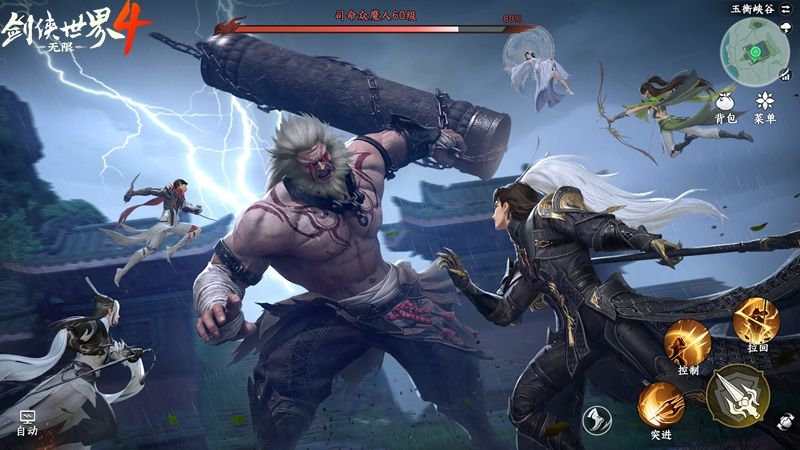Hit the main spear attack button
The width and height of the screenshot is (800, 450).
737,395
